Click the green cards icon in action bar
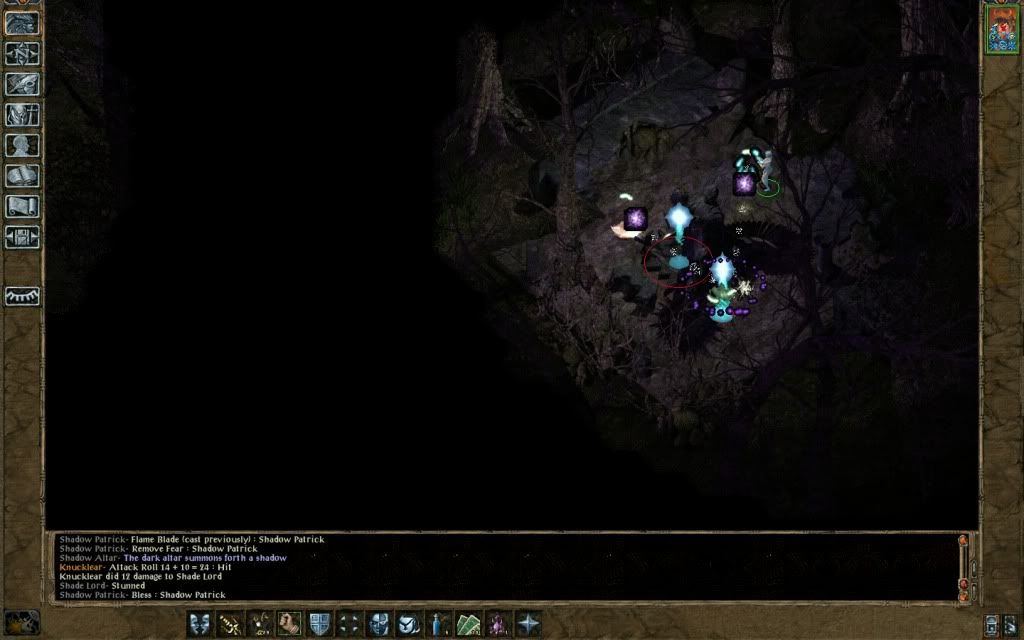This screenshot has height=640, width=1024. [x=468, y=623]
